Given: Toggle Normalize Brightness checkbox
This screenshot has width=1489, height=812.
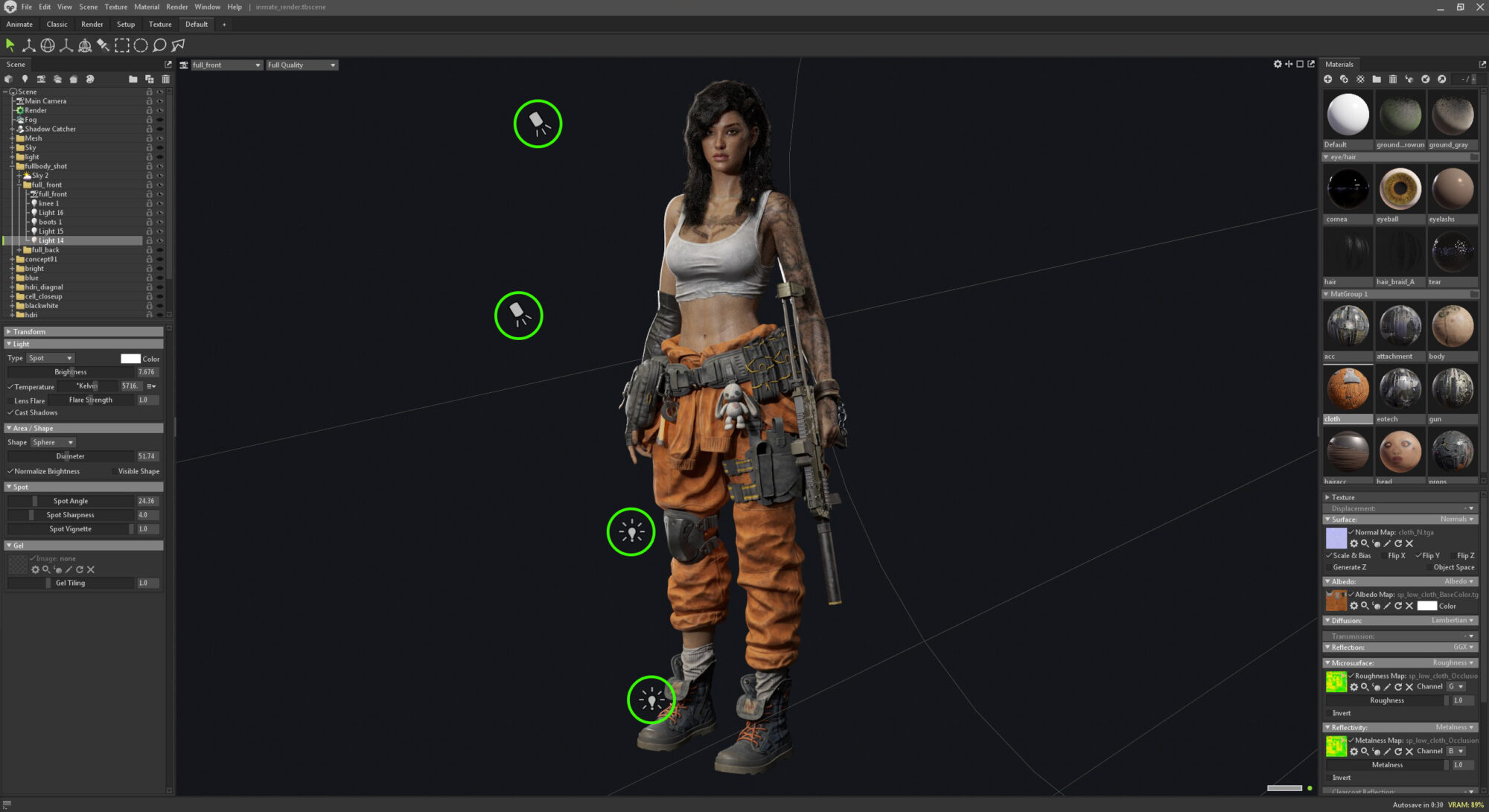Looking at the screenshot, I should click(10, 472).
